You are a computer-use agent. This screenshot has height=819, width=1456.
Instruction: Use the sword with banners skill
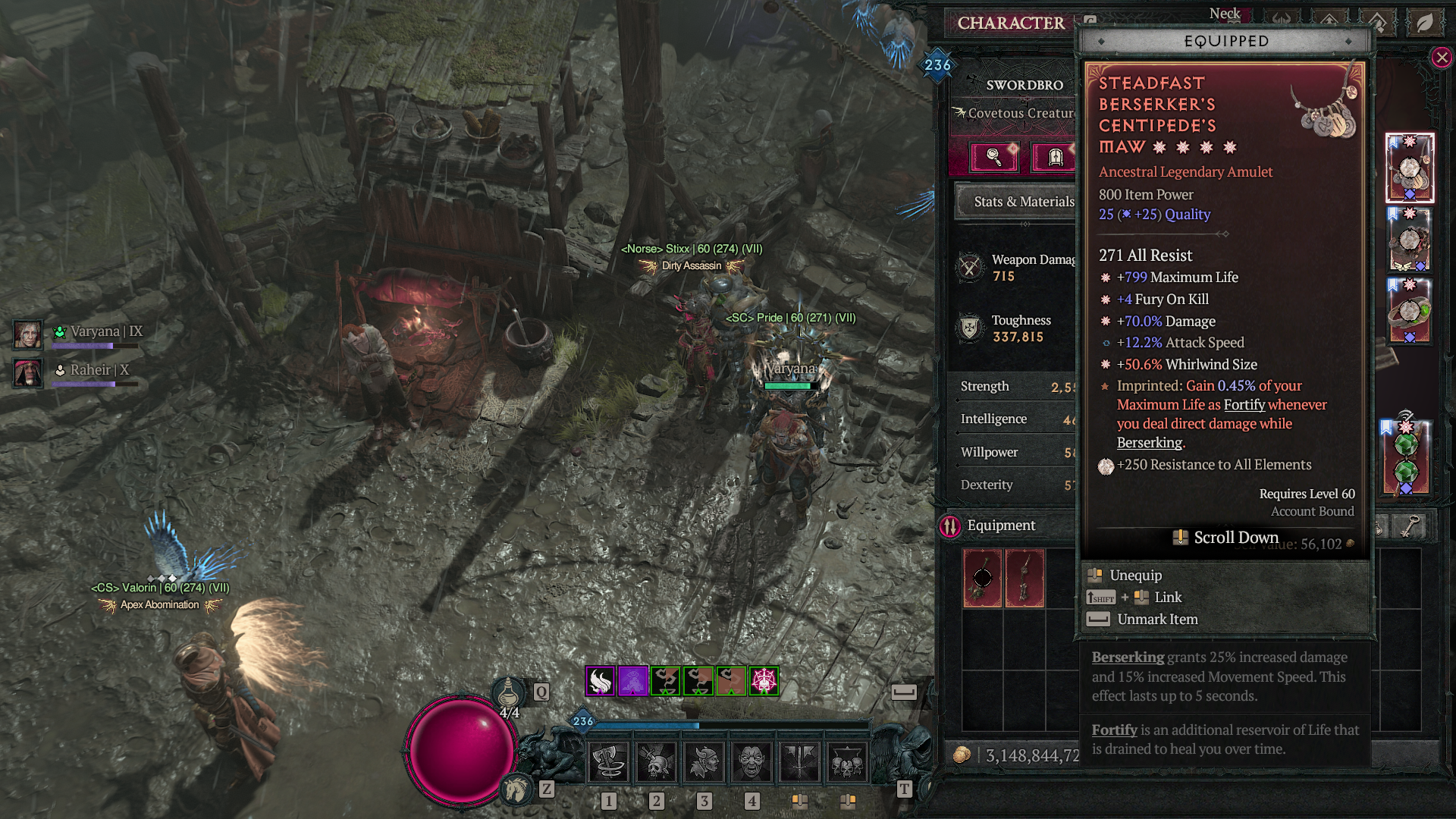click(799, 762)
